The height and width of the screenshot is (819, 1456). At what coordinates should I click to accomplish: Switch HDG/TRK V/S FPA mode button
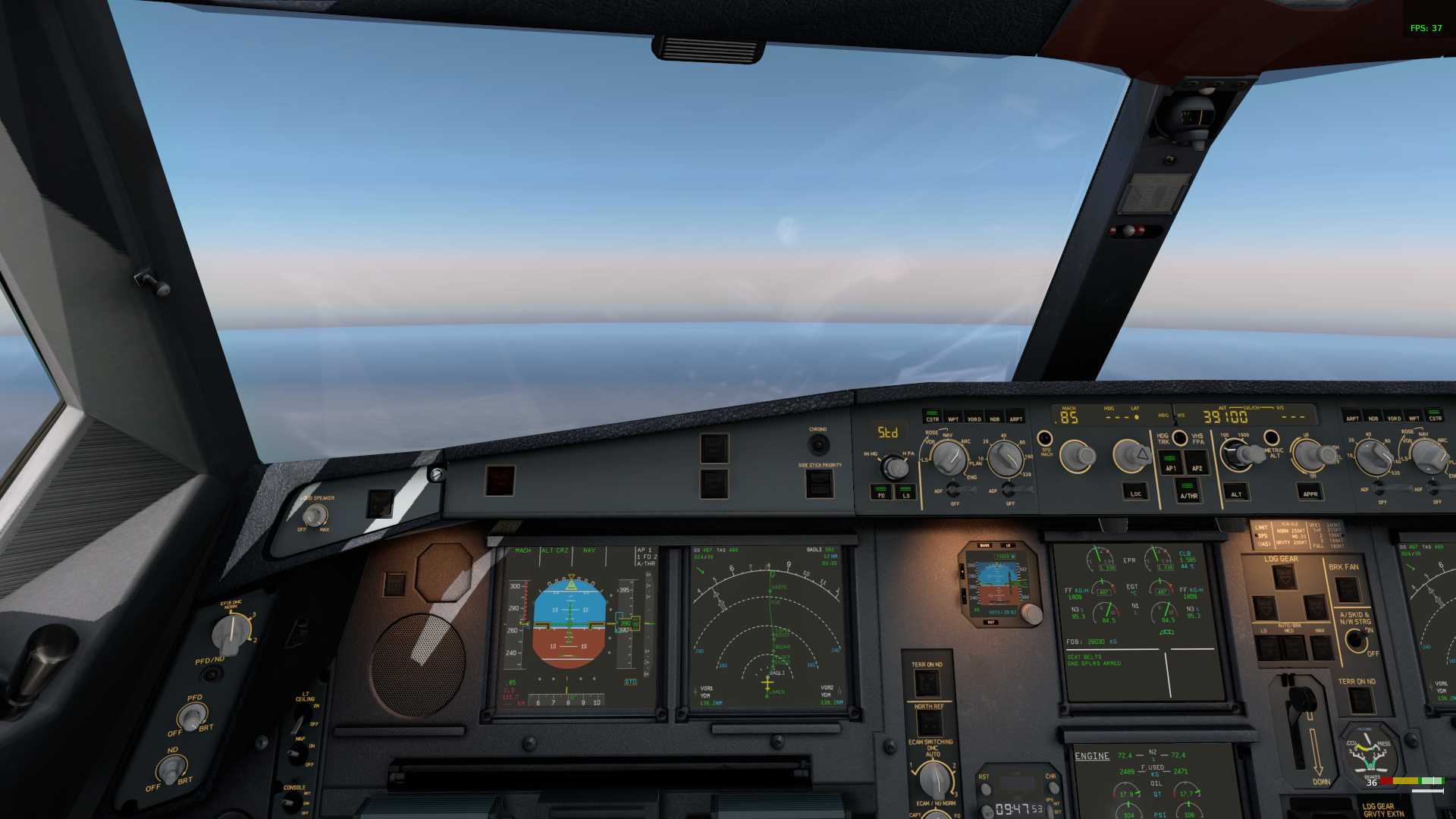1180,438
